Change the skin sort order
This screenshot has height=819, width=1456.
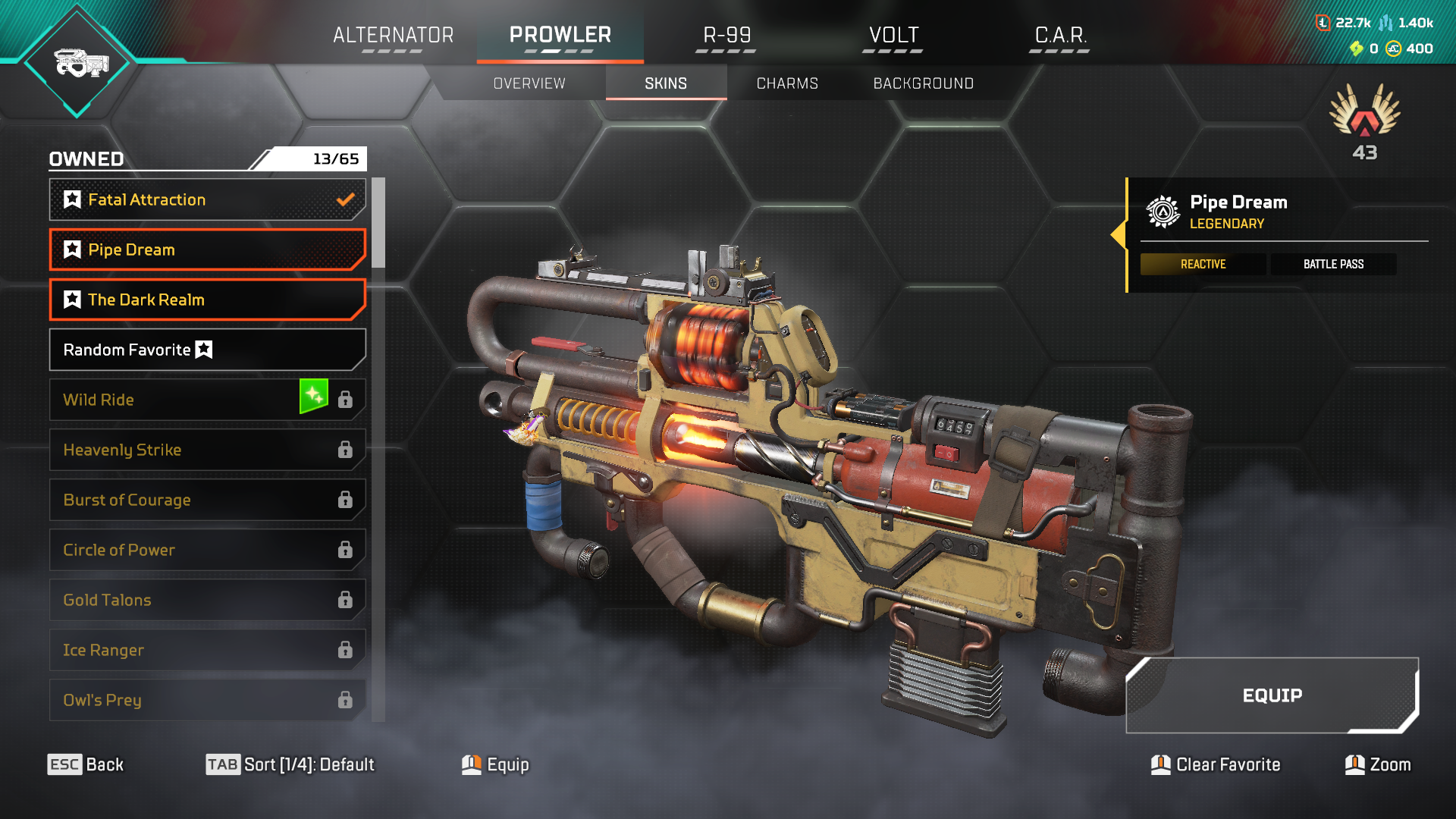[290, 764]
